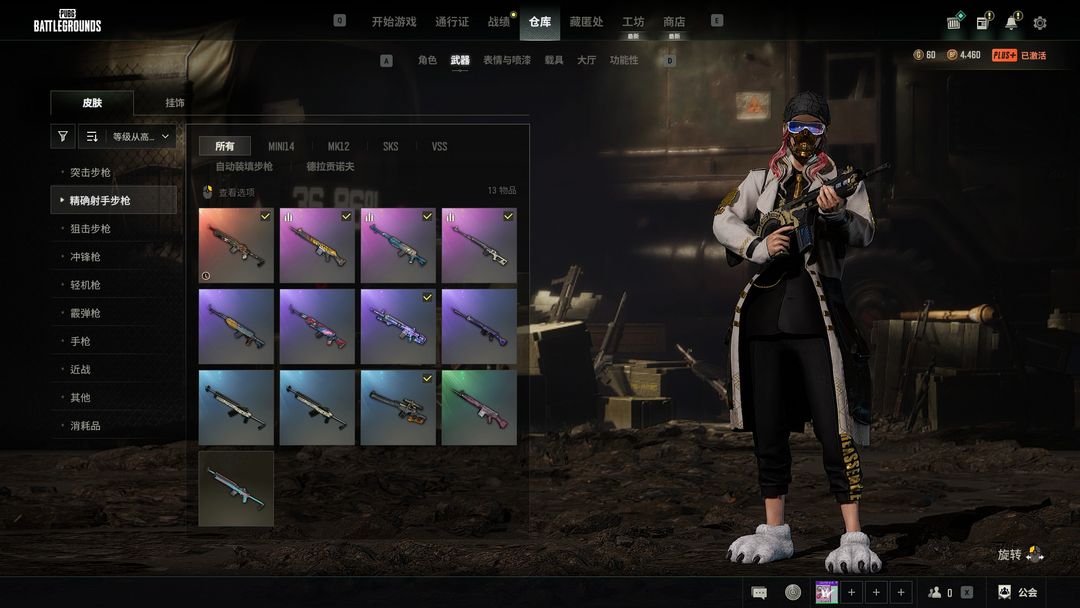Screen dimensions: 1080x608
Task: Open the 手枪 pistols category
Action: (x=80, y=341)
